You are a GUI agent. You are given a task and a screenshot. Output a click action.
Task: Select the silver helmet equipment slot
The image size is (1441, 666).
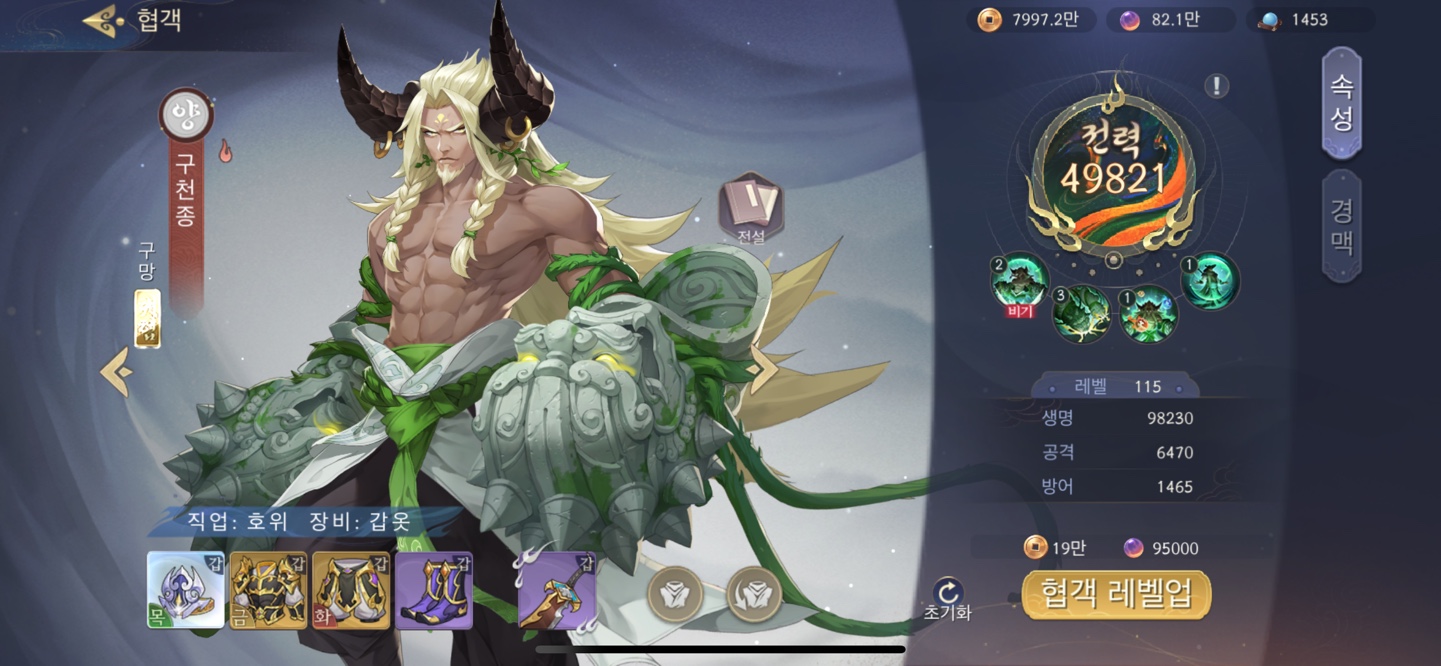186,590
